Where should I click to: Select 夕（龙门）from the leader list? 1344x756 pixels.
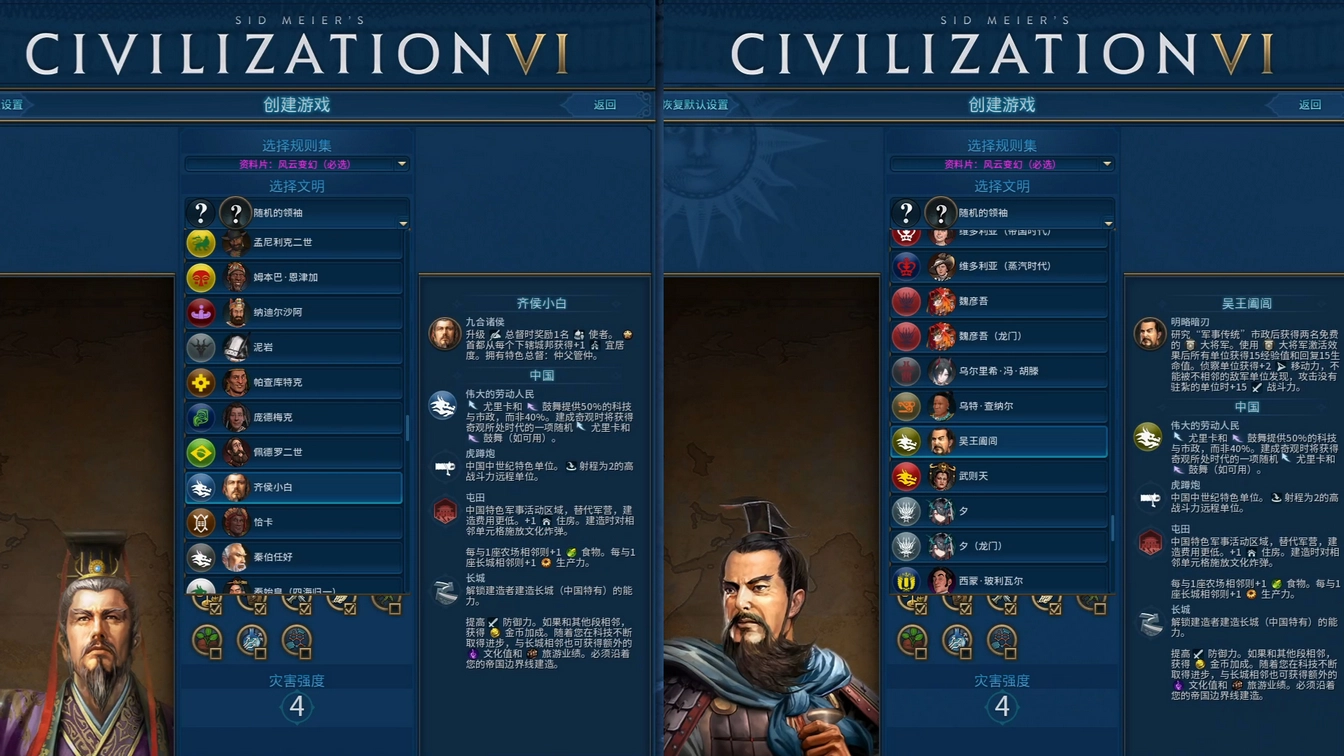(x=999, y=546)
